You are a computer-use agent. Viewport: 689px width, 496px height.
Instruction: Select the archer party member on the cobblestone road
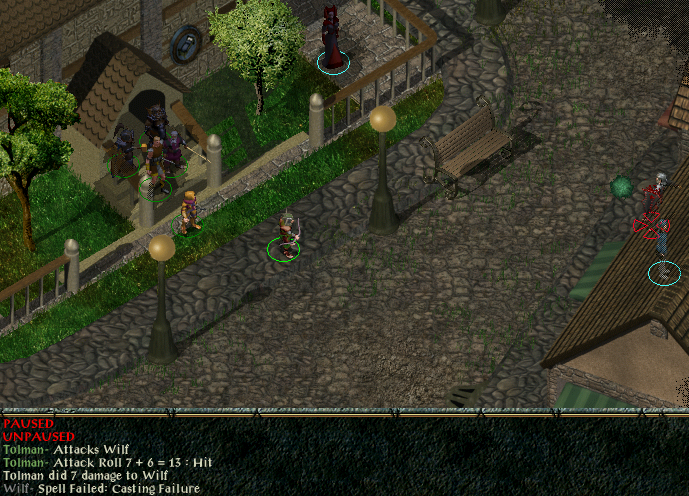click(287, 237)
